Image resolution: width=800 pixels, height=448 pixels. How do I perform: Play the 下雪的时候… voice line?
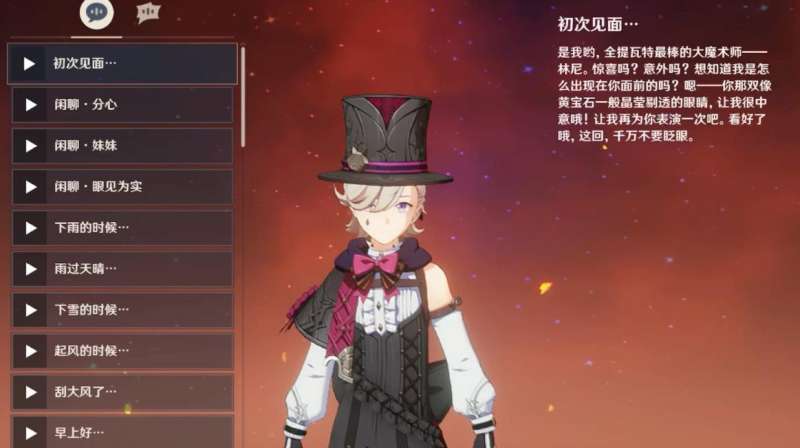click(30, 309)
